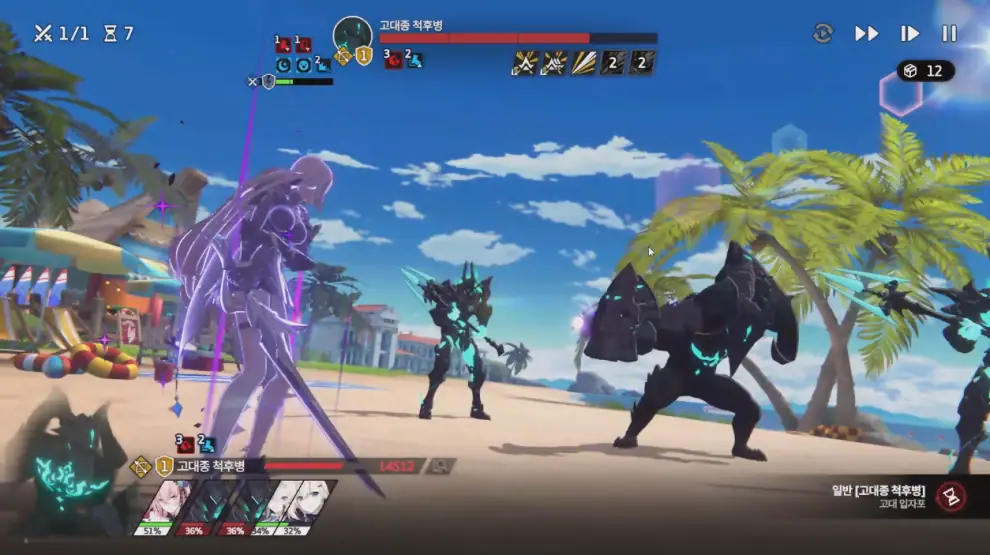Open the enemy info button at bottom right
Viewport: 990px width, 555px height.
click(x=950, y=496)
